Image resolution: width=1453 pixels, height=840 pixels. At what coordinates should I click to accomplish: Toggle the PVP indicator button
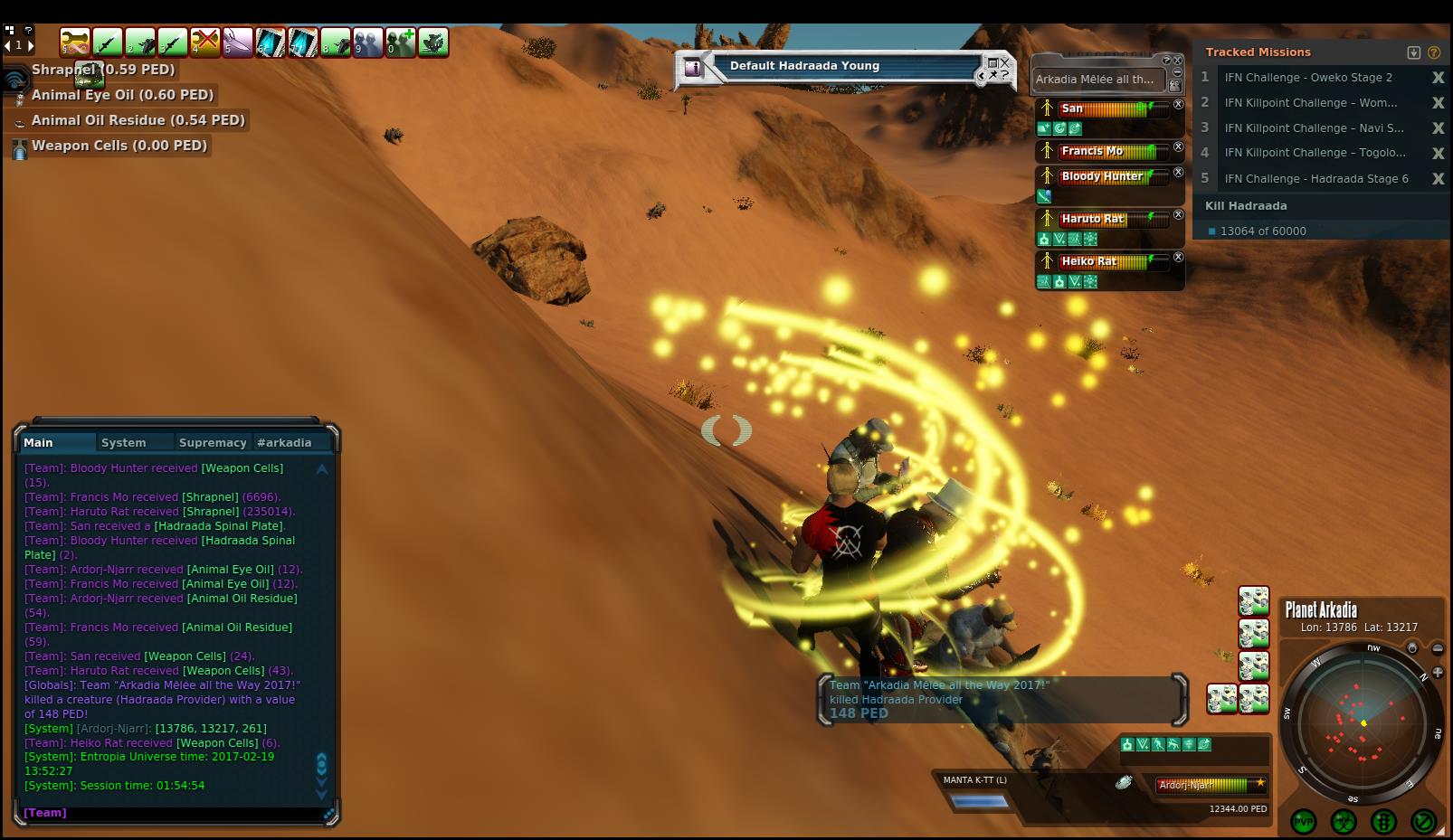1304,821
